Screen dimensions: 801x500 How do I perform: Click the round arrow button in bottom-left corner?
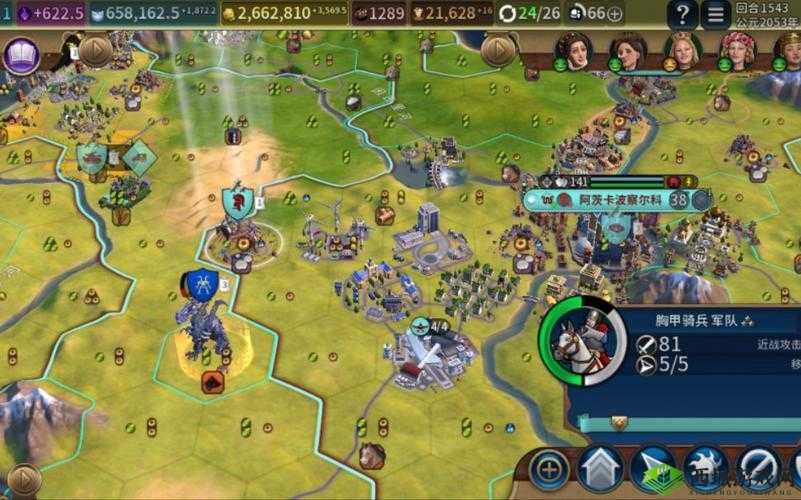click(x=22, y=481)
